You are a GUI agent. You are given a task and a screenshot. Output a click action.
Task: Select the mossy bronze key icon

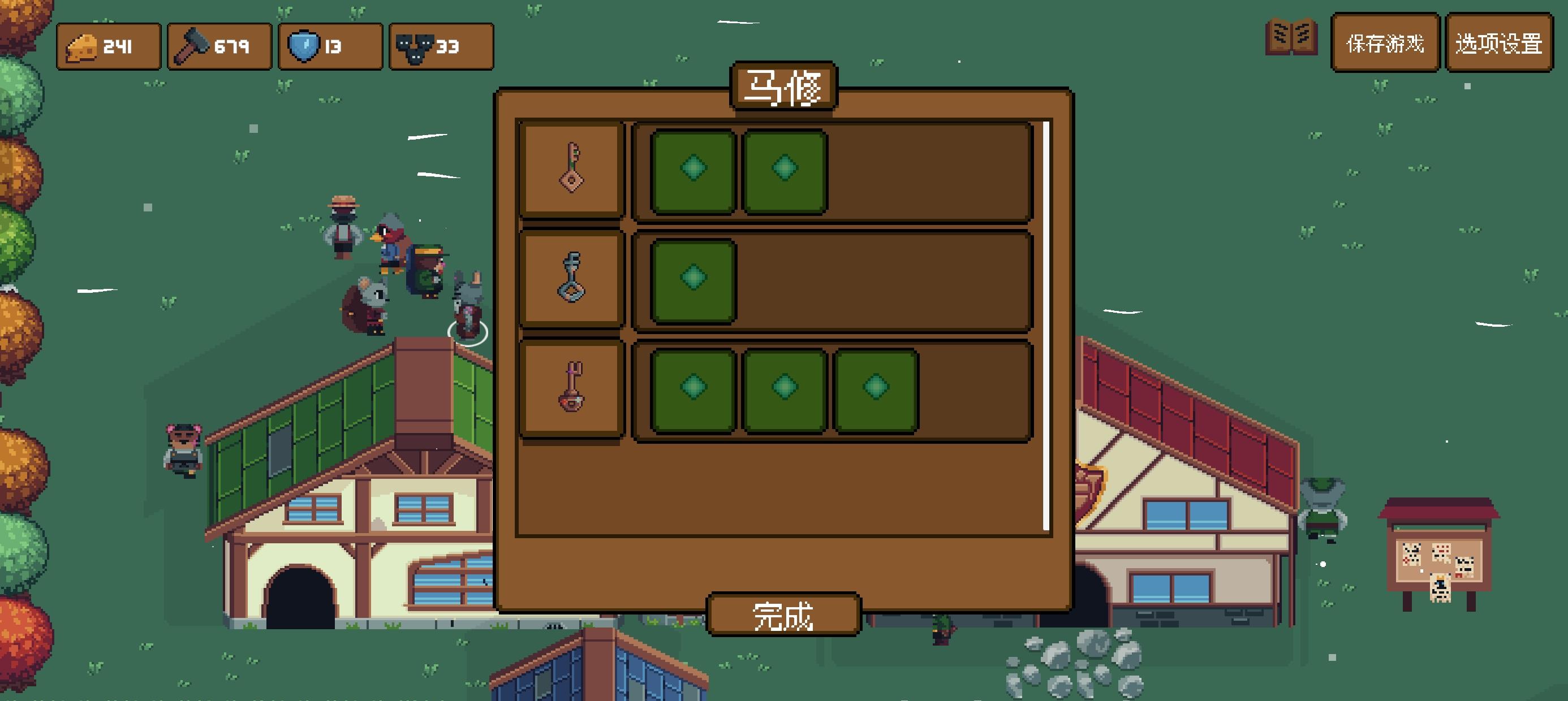pos(571,168)
